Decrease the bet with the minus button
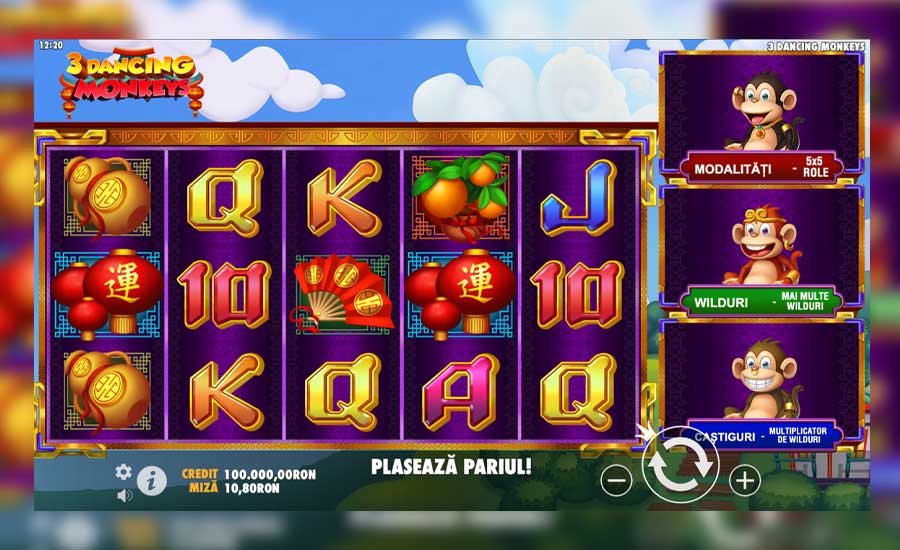 (616, 481)
